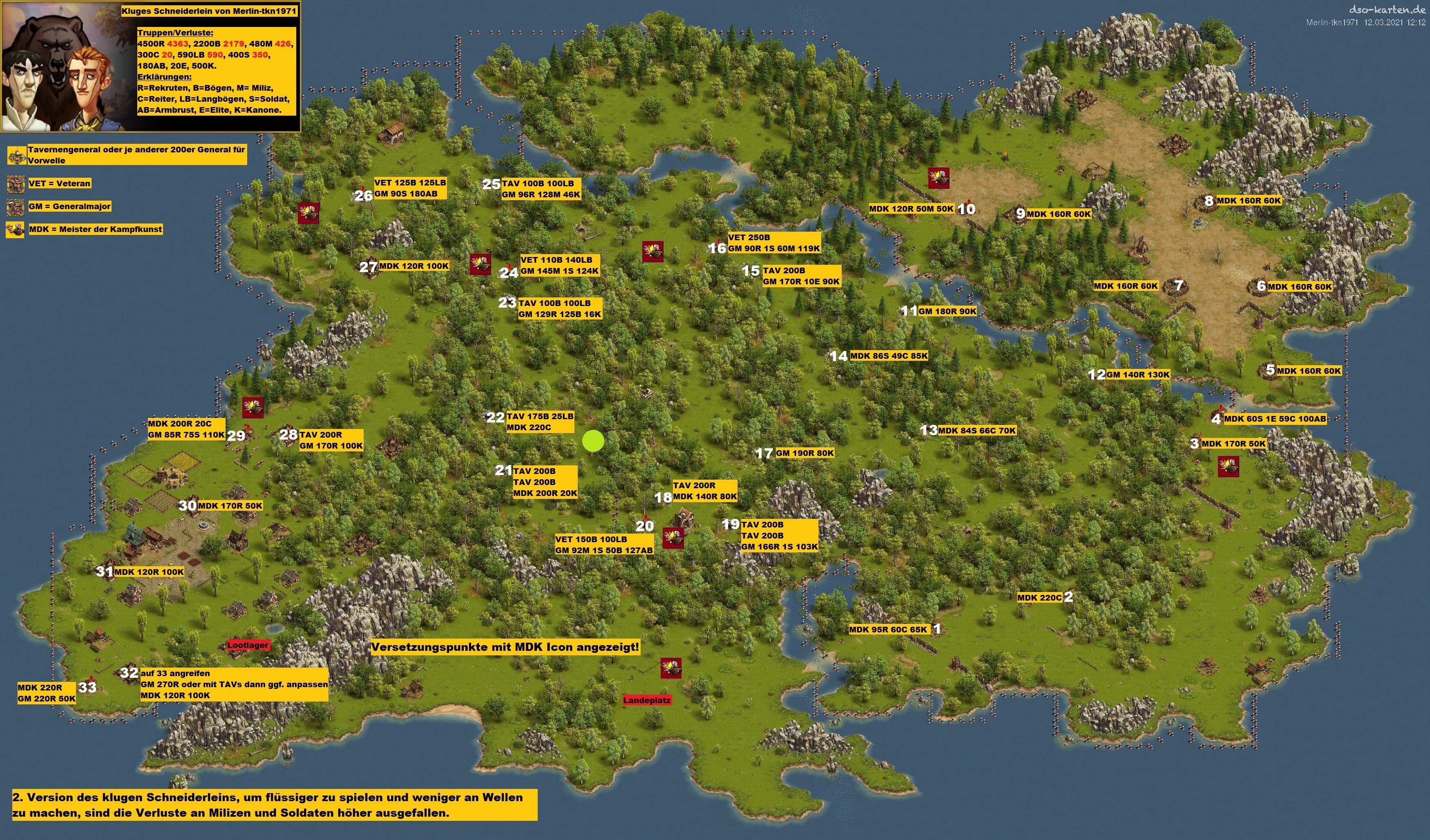The image size is (1430, 840).
Task: Choose camp marker number 10
Action: 966,209
